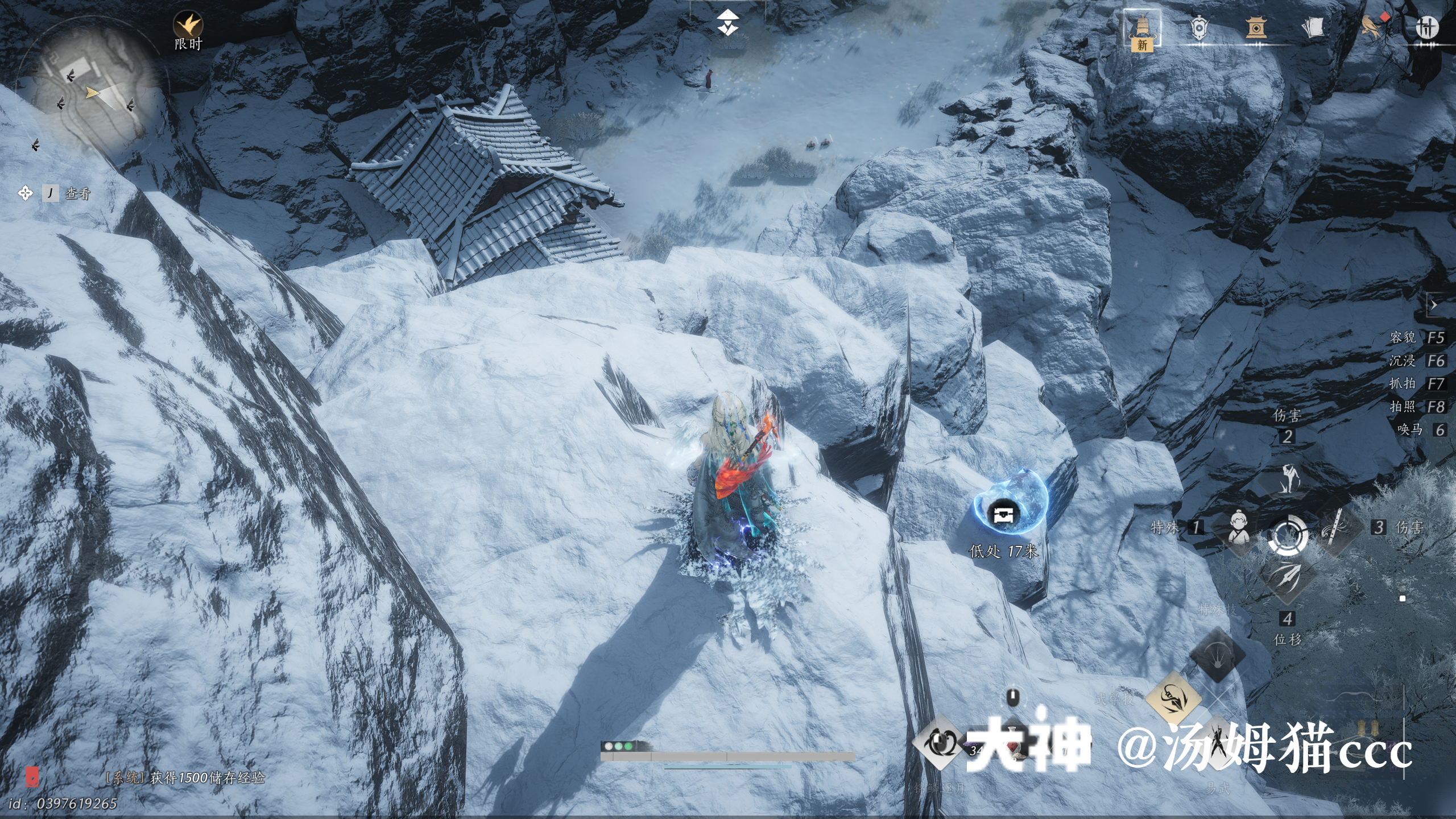
Task: Trigger the 位移 dash skill icon
Action: click(1288, 579)
